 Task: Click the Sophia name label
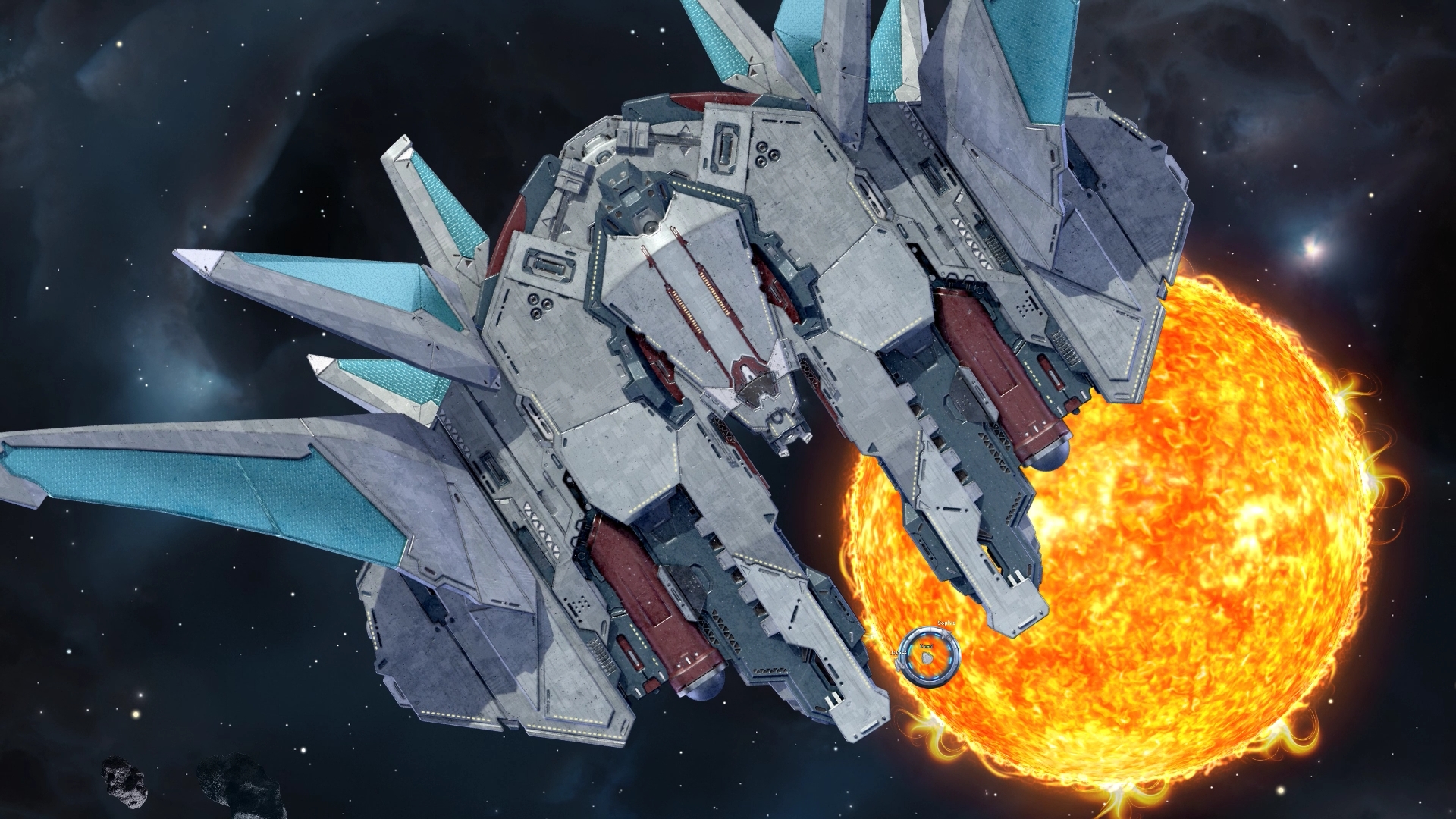point(946,623)
